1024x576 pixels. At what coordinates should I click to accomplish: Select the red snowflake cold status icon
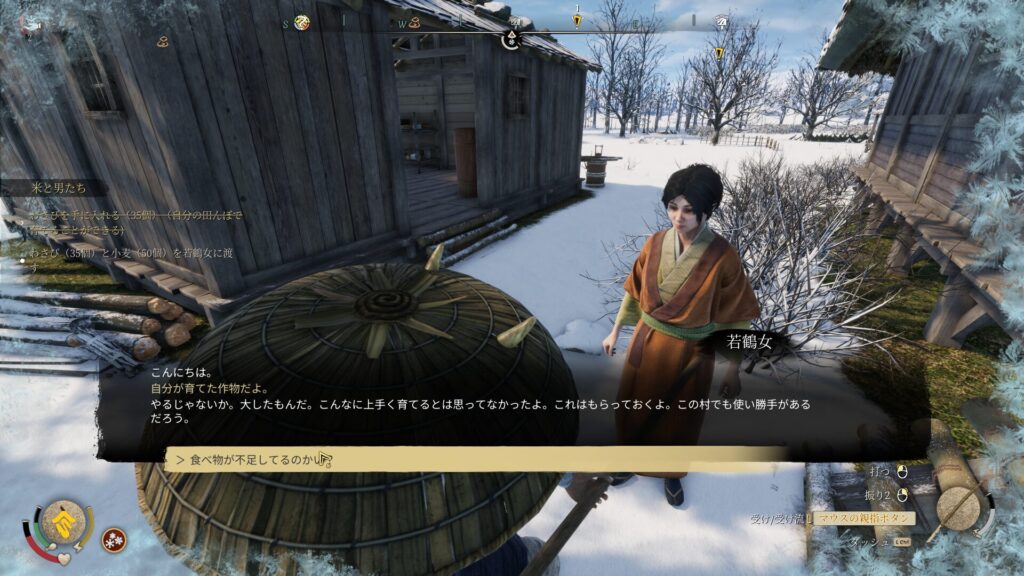[x=114, y=540]
